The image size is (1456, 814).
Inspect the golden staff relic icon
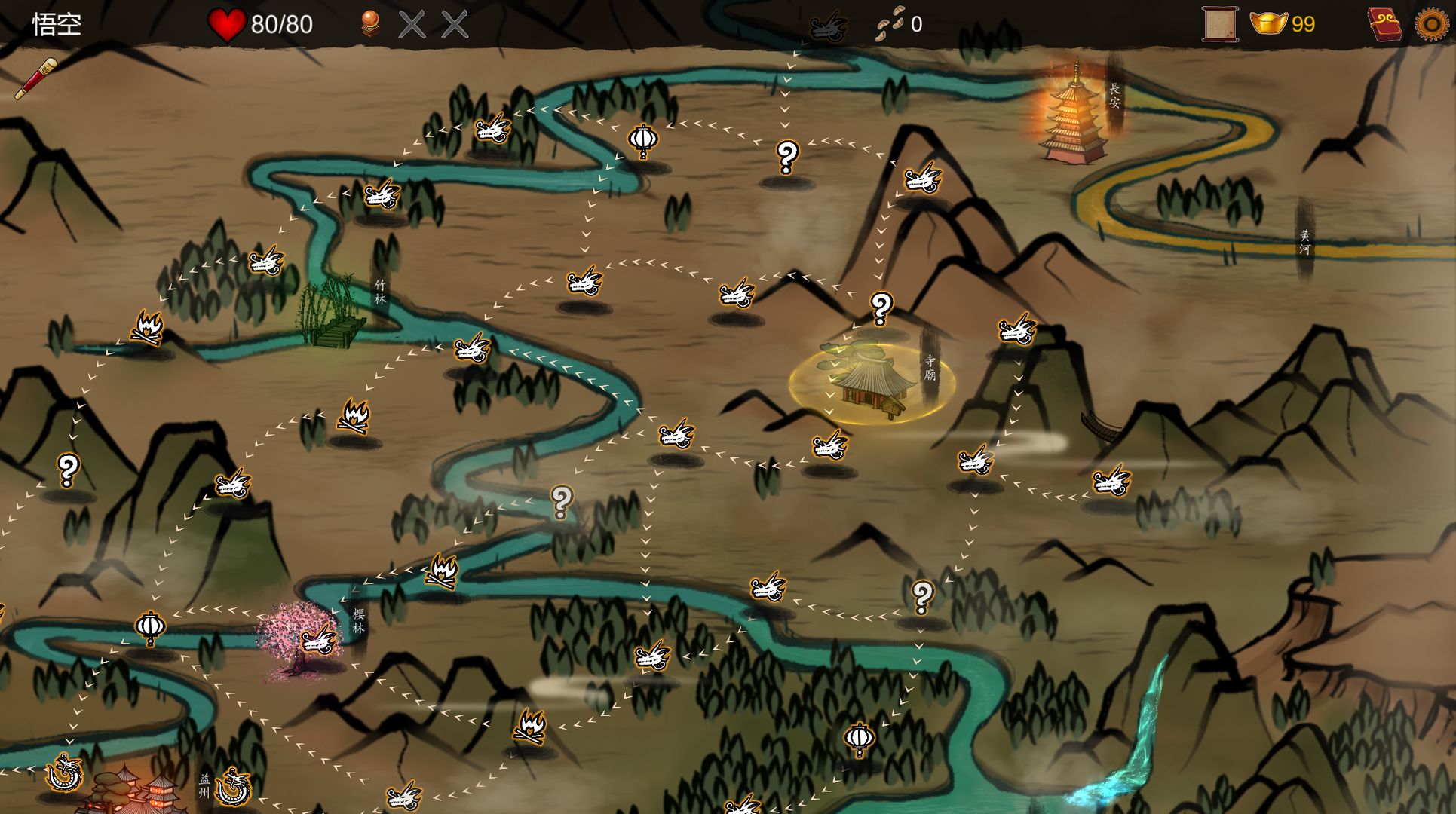(35, 78)
